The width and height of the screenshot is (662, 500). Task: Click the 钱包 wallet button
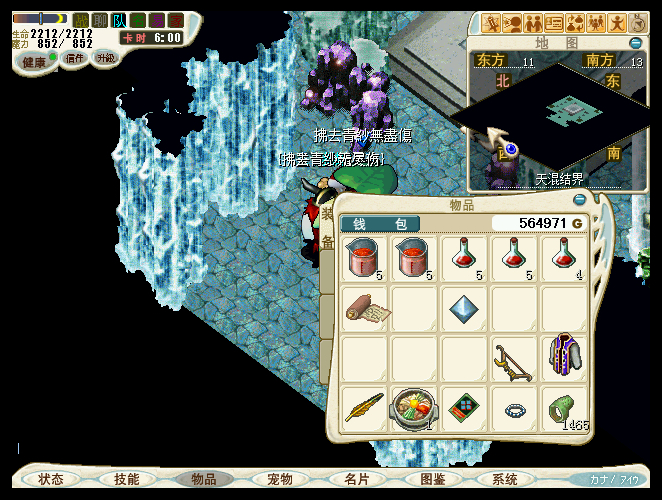click(x=380, y=223)
